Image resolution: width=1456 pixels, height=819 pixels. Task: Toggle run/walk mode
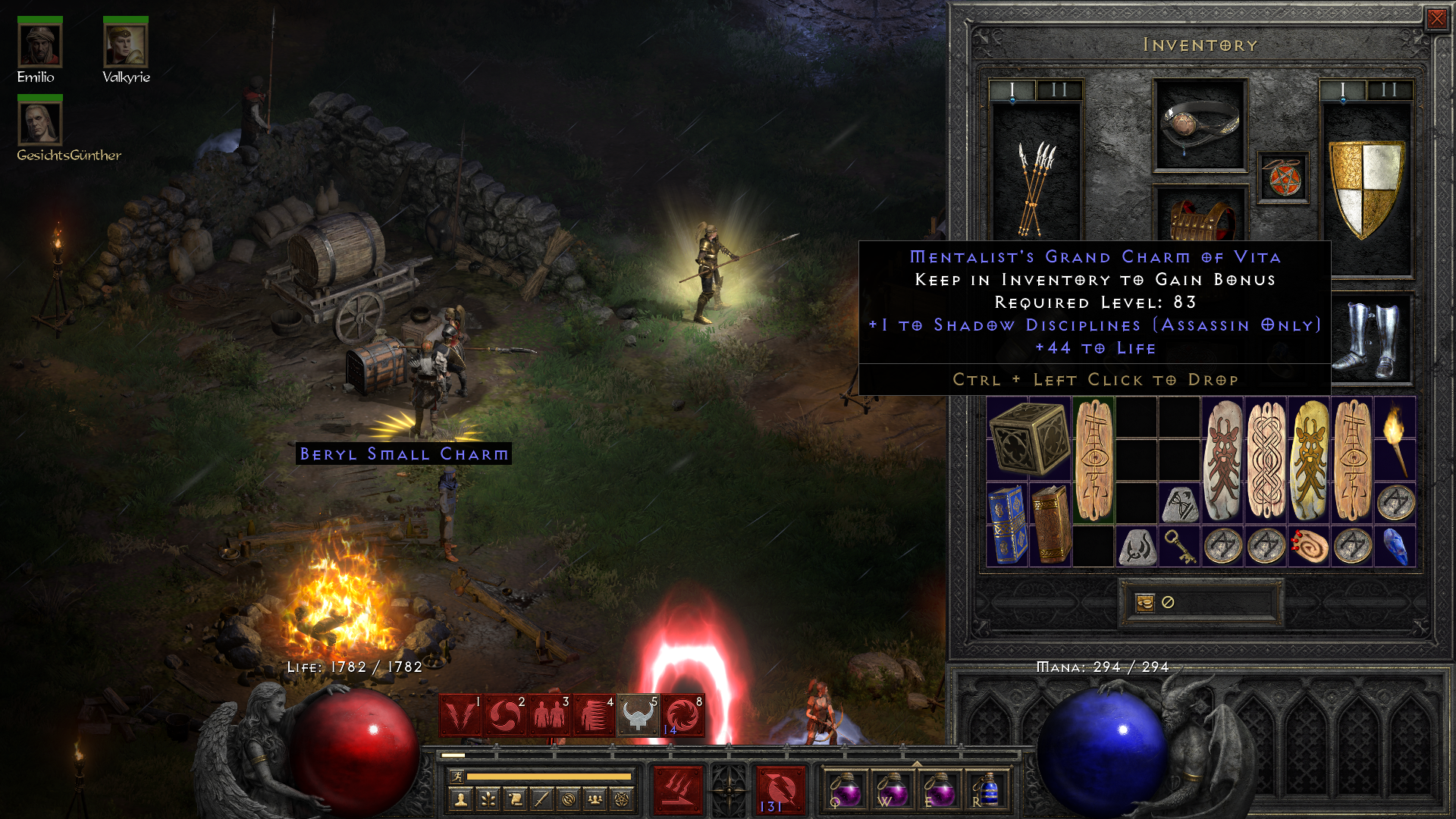pos(457,776)
